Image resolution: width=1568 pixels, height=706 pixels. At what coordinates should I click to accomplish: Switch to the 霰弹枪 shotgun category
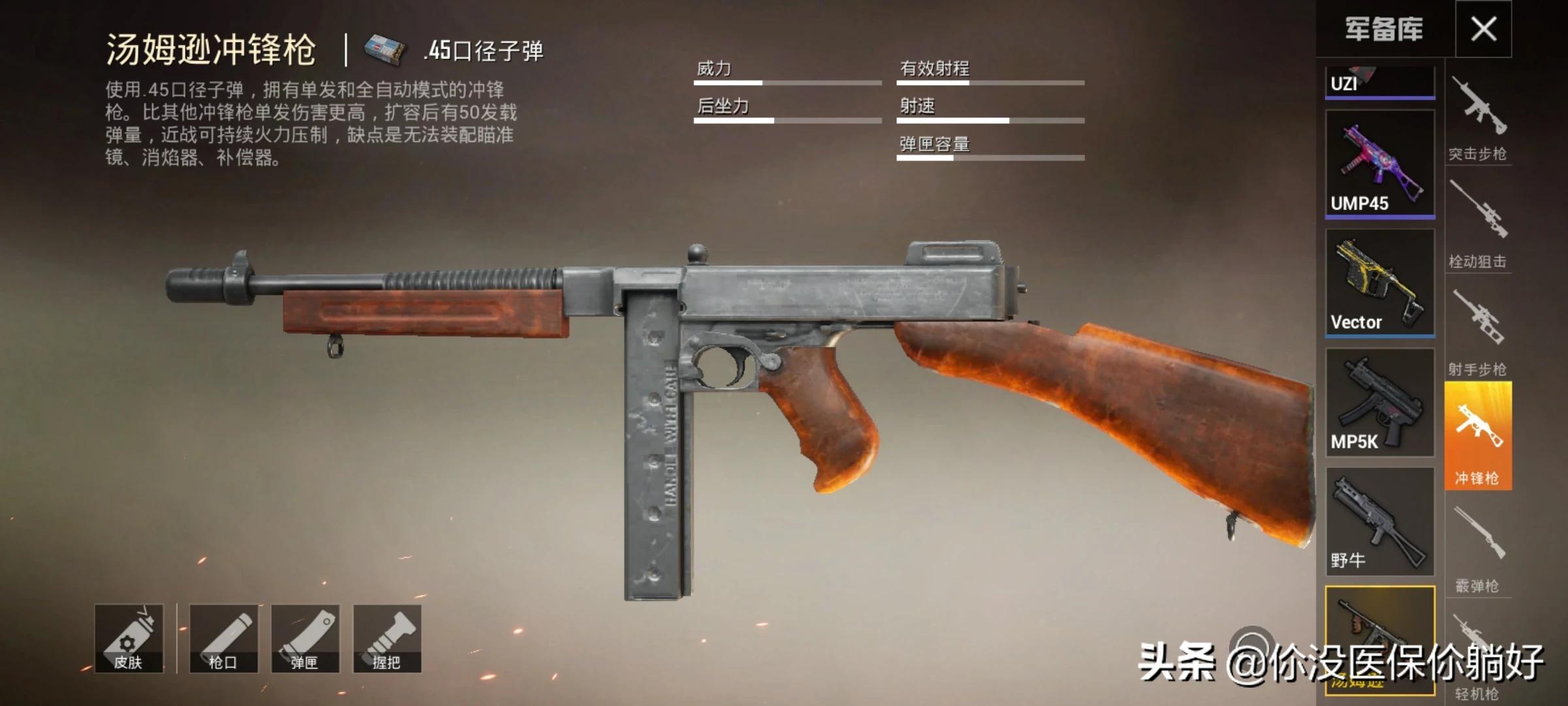(x=1478, y=548)
